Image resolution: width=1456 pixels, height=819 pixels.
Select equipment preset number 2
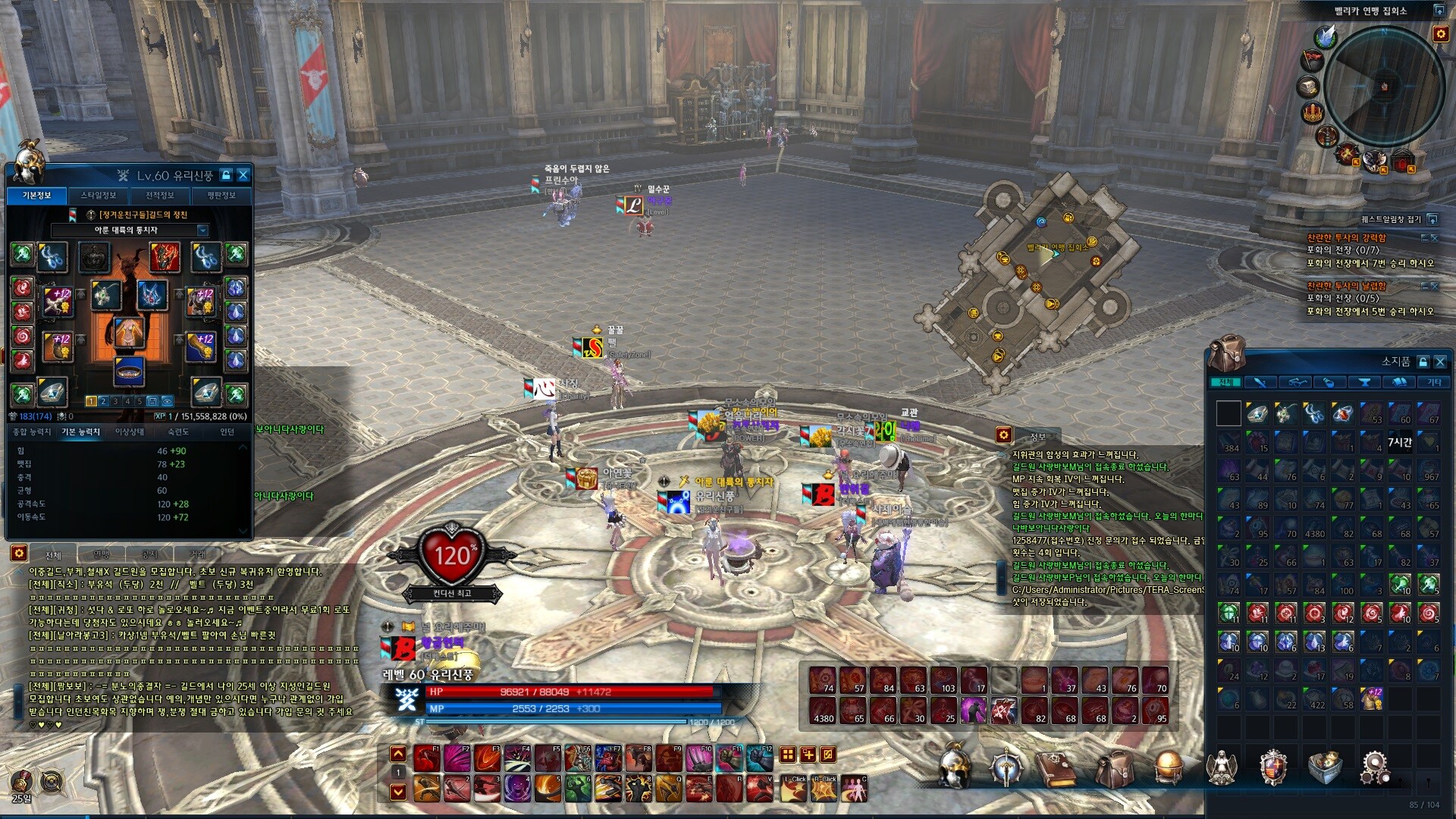pos(103,401)
